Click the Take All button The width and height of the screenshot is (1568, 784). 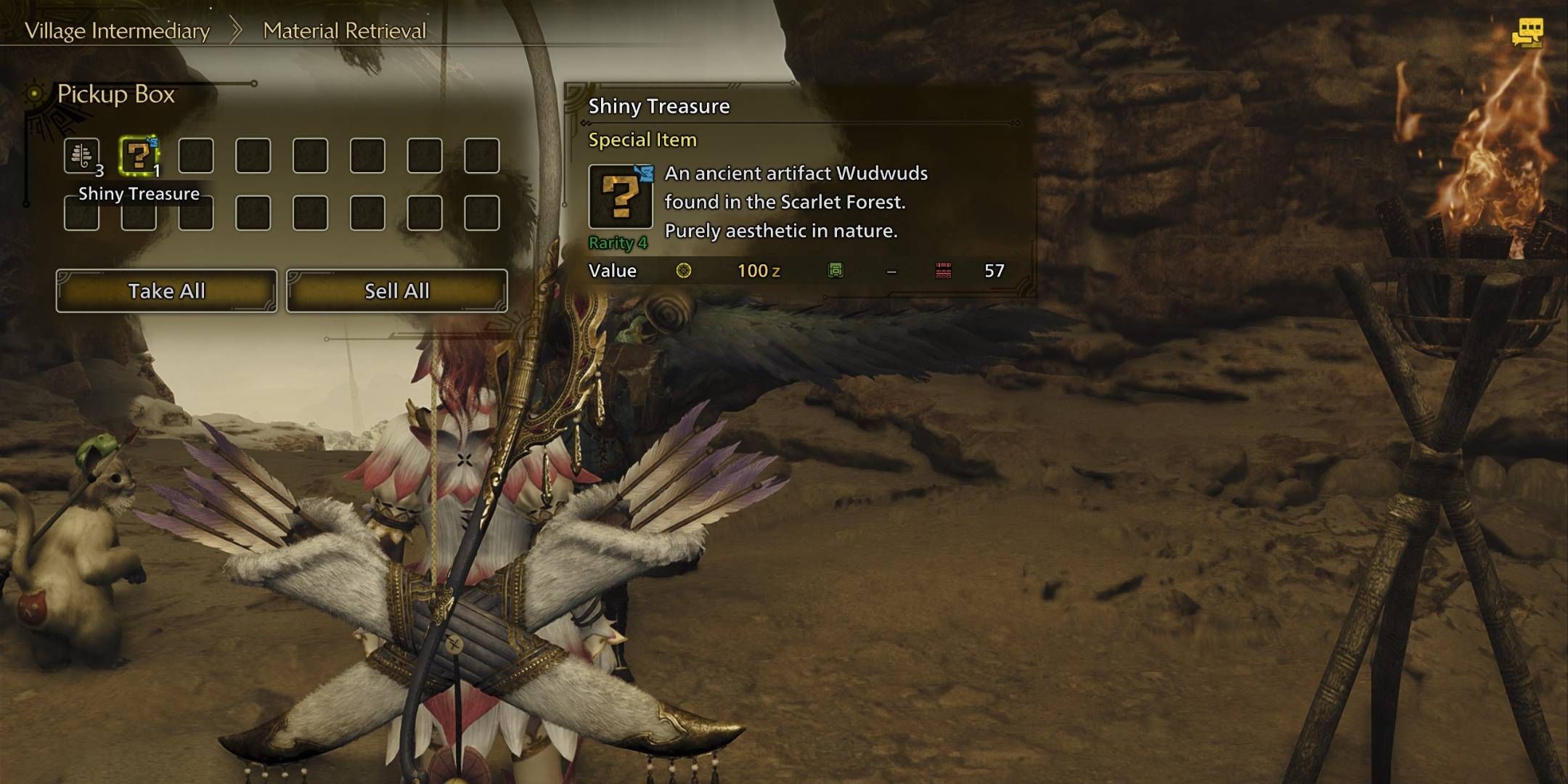point(166,291)
